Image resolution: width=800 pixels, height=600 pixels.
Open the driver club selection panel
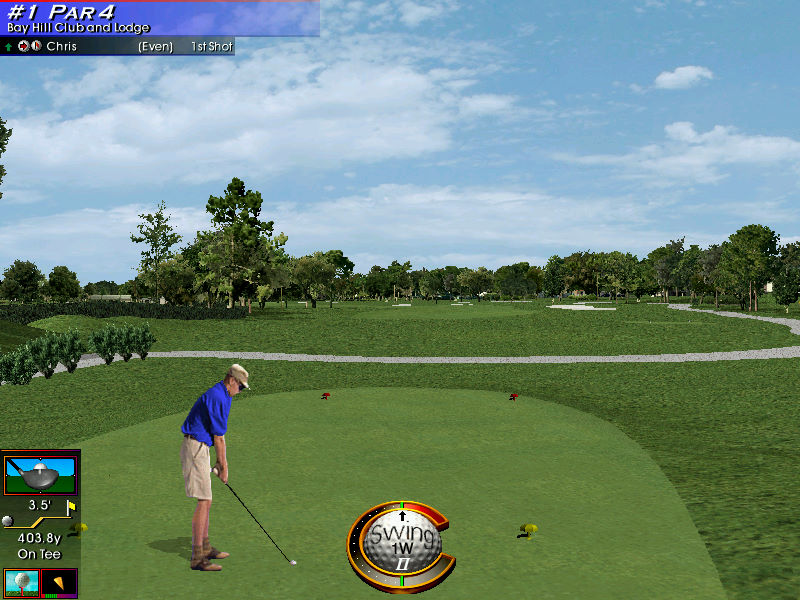tap(40, 473)
